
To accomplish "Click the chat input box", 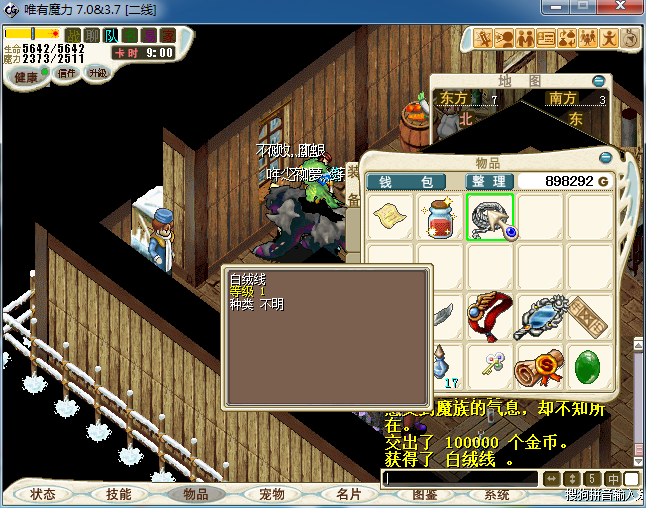I will click(460, 479).
